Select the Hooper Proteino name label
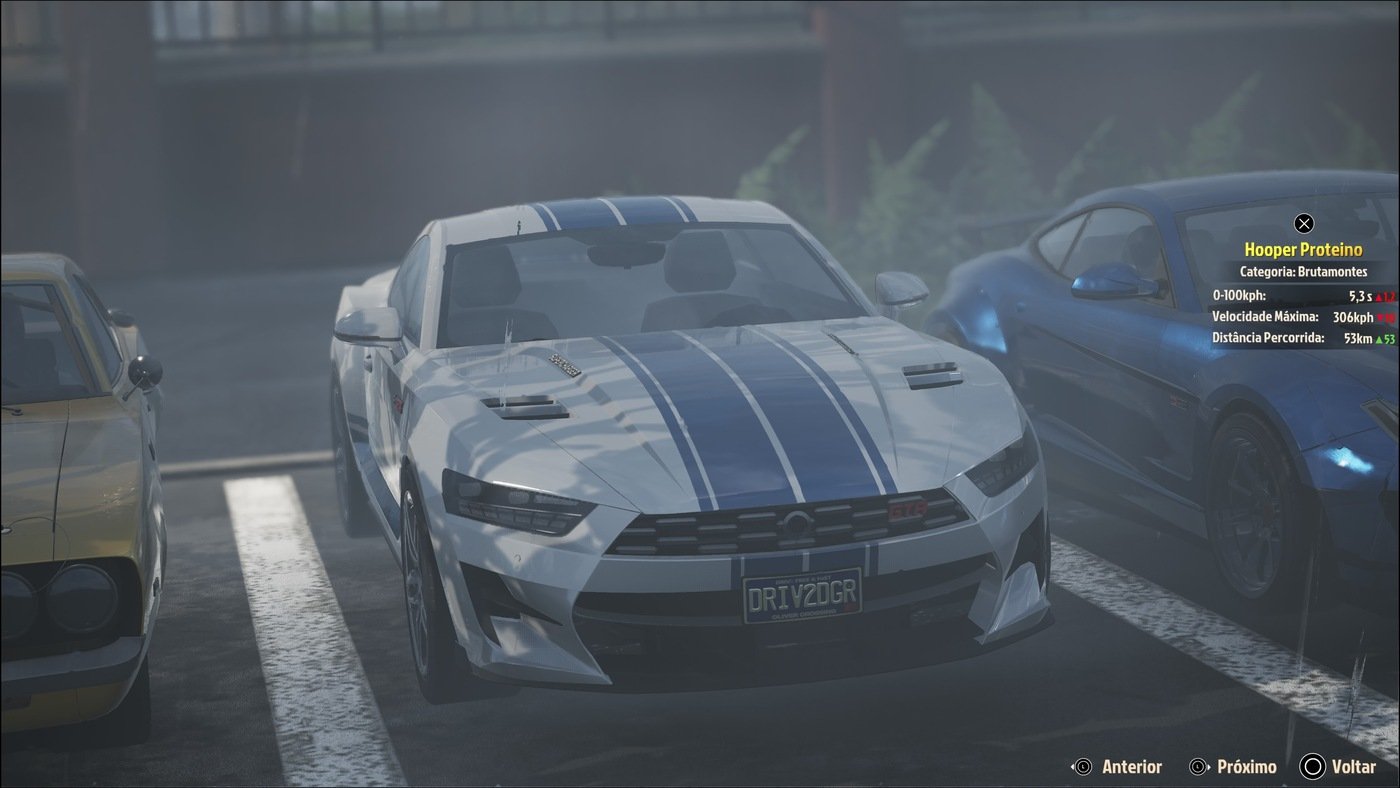 click(1303, 248)
